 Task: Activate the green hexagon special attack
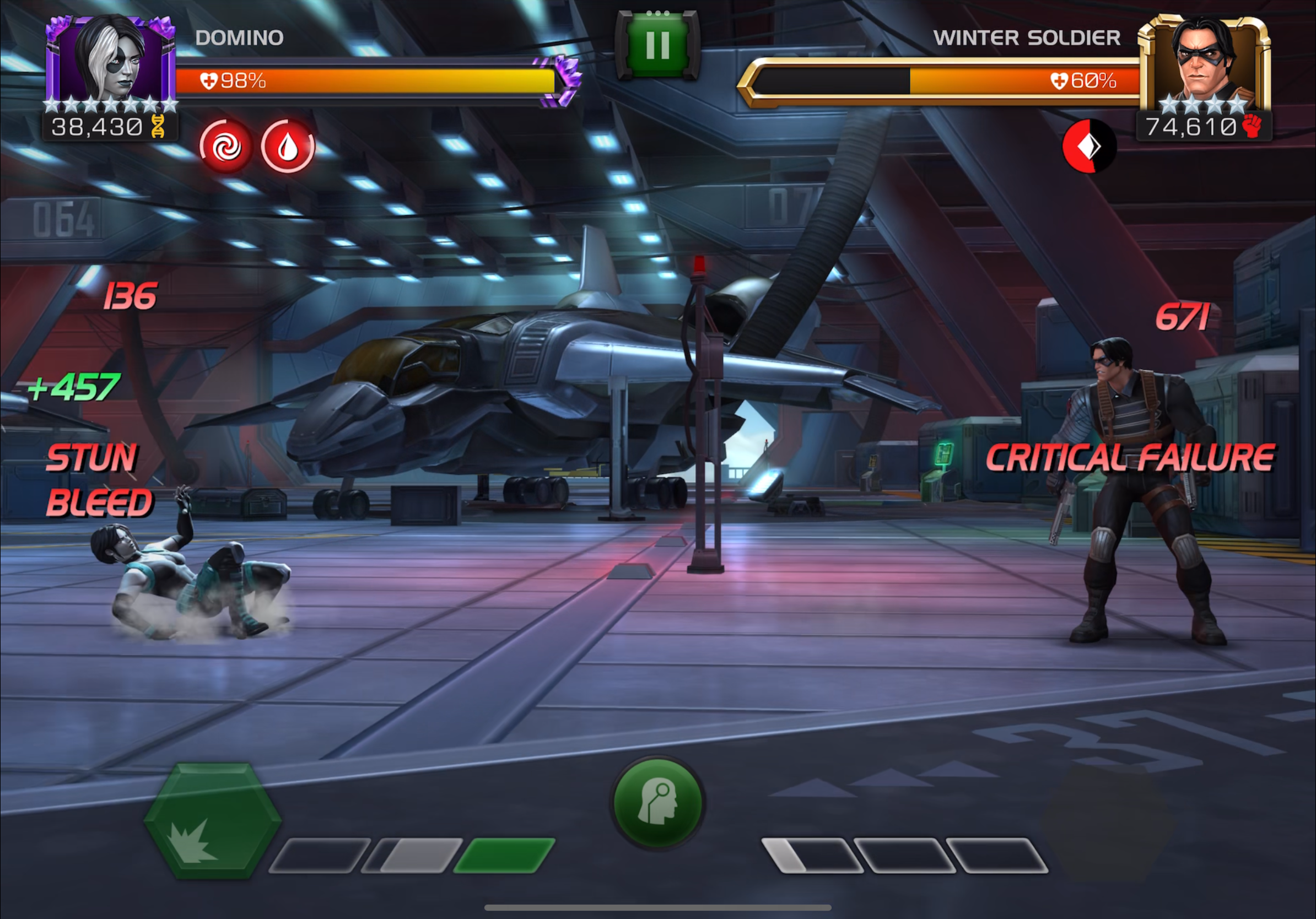pyautogui.click(x=213, y=820)
